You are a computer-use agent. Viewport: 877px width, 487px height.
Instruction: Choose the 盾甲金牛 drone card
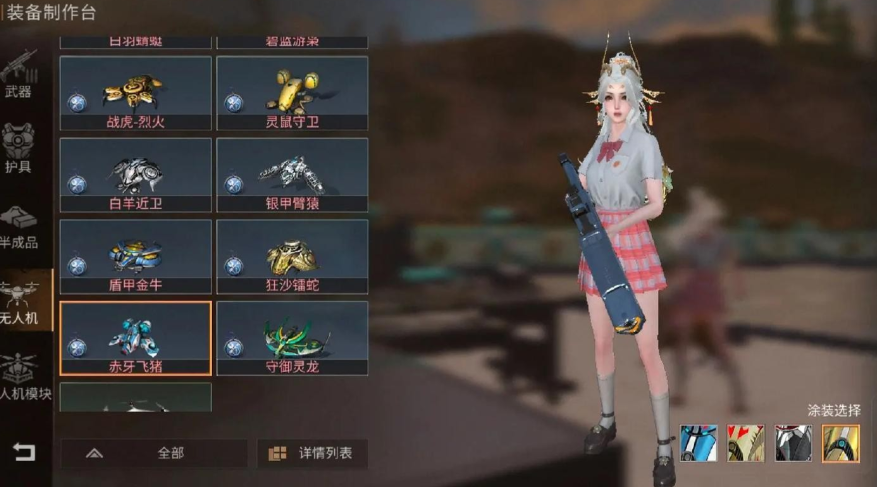tap(135, 257)
